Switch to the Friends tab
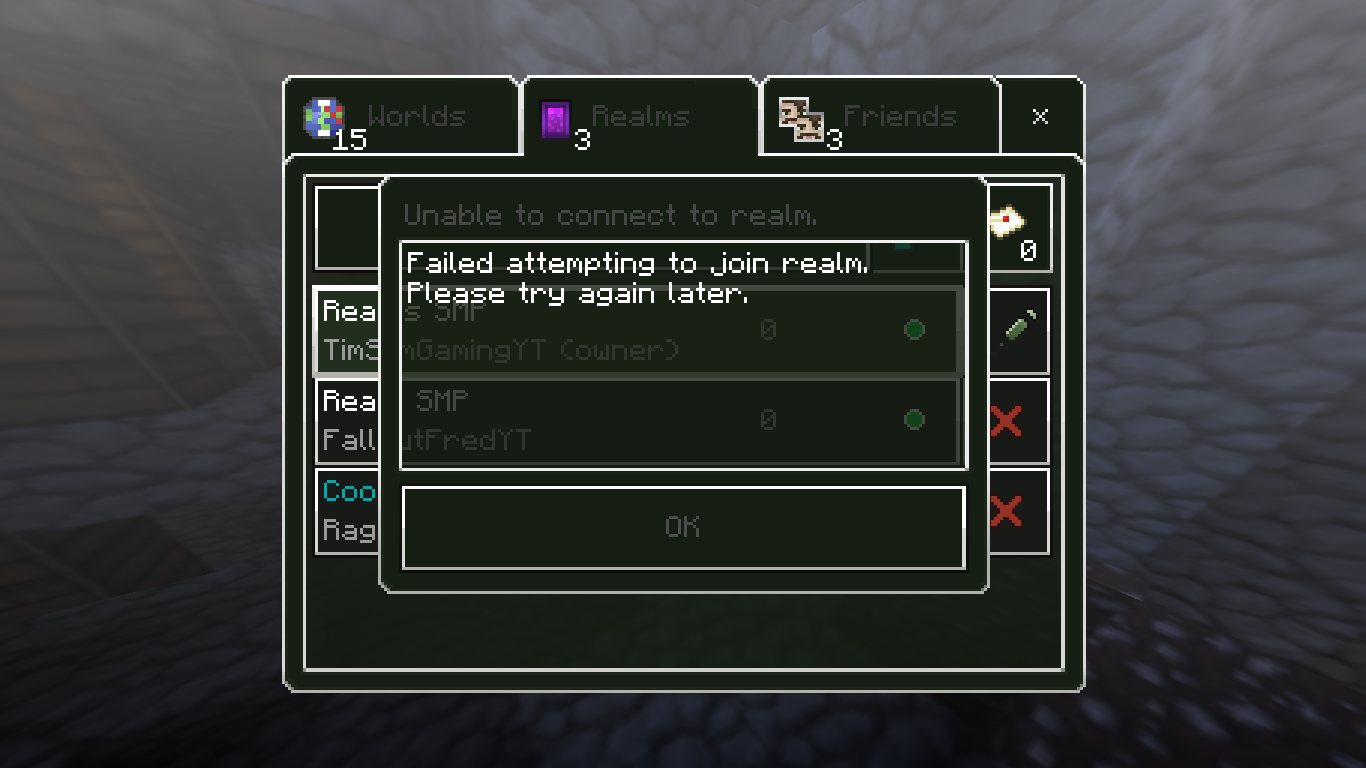Viewport: 1366px width, 768px height. pyautogui.click(x=880, y=117)
